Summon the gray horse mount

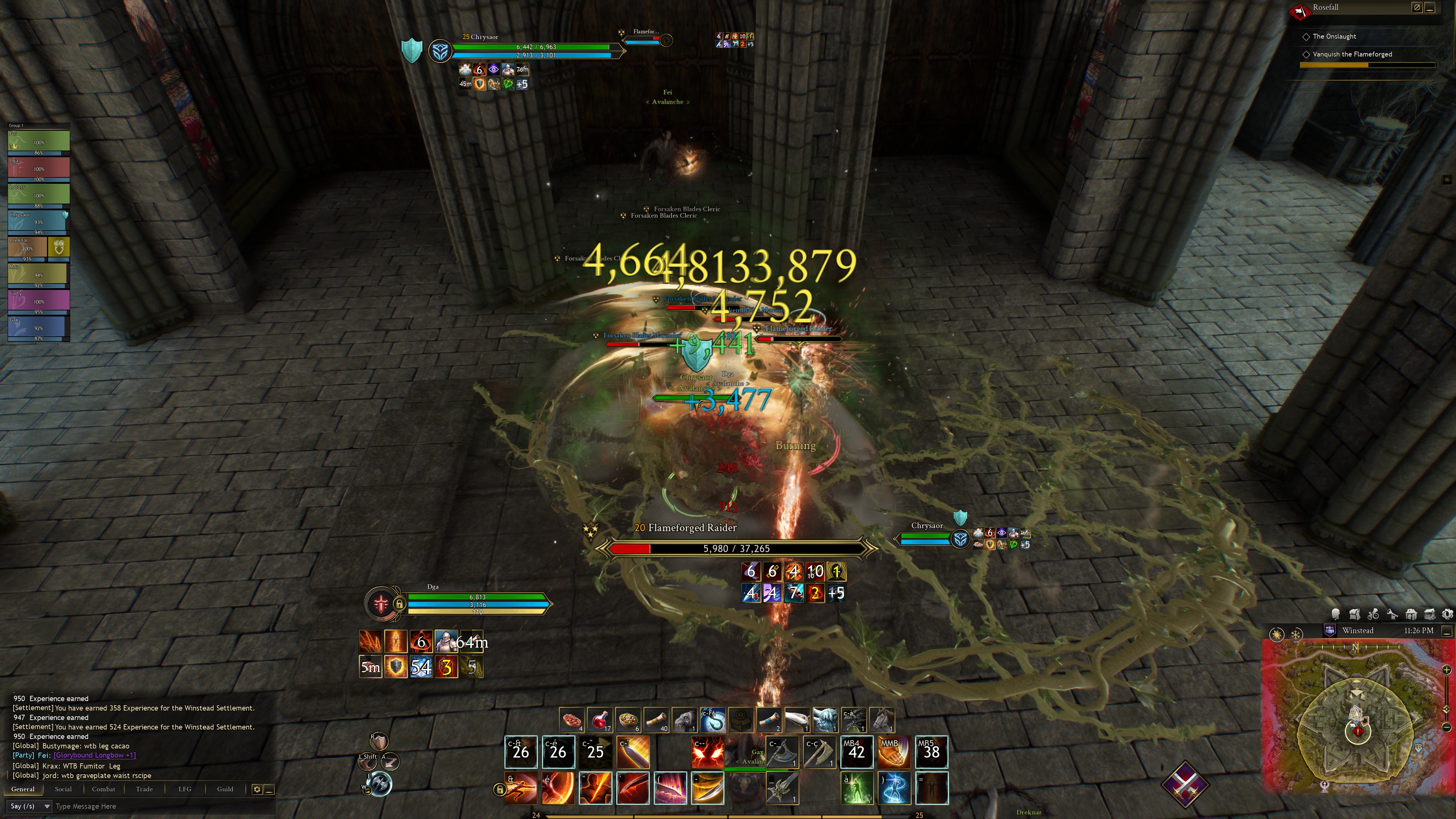tap(882, 720)
